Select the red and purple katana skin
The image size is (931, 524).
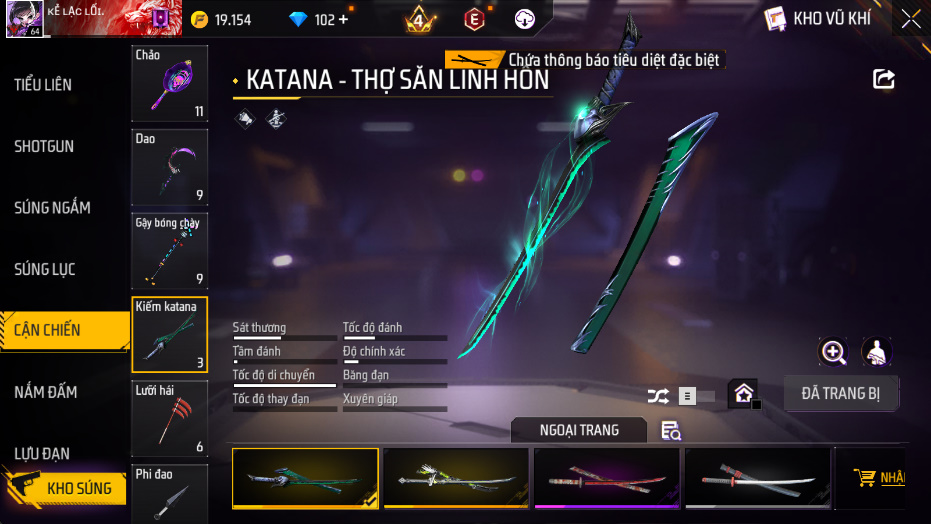[x=606, y=478]
